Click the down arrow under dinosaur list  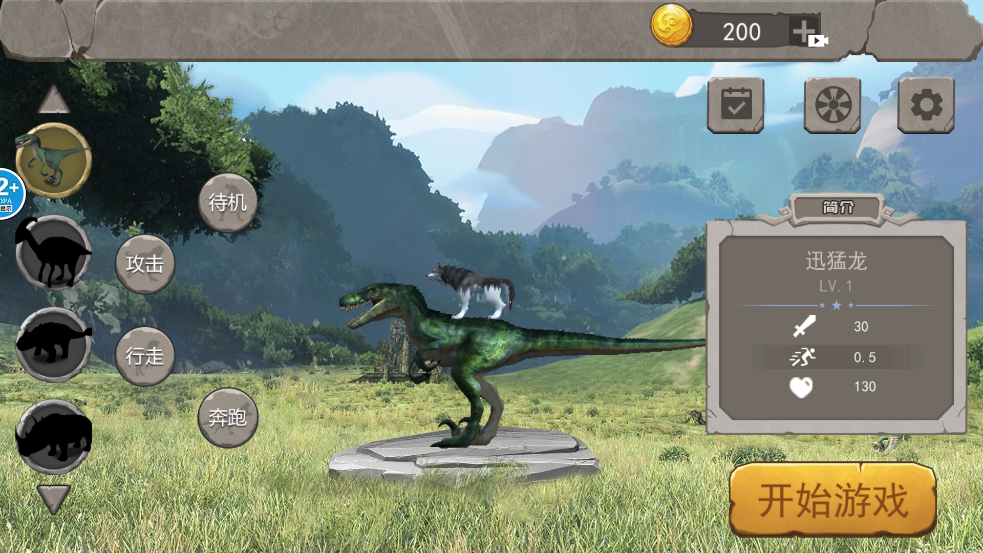pyautogui.click(x=54, y=498)
